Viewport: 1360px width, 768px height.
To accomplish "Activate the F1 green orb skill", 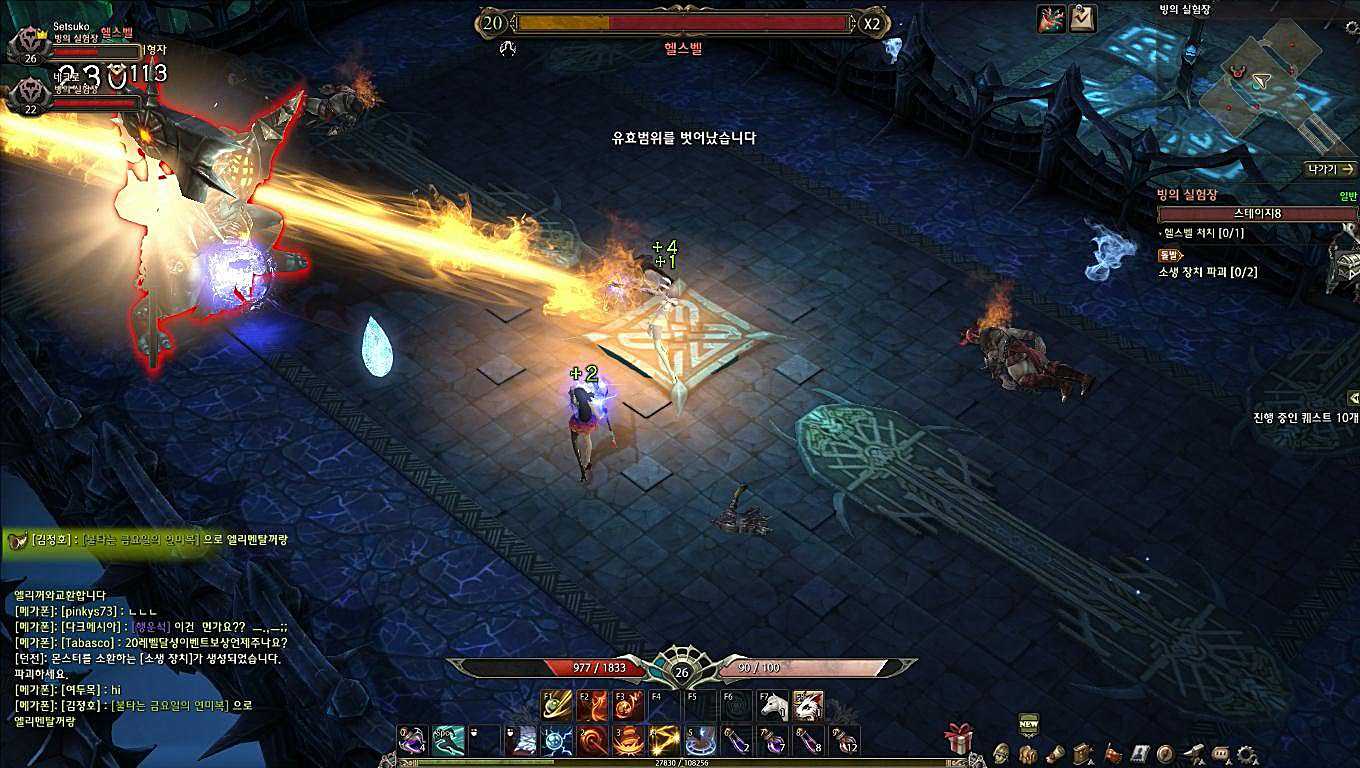I will click(x=557, y=705).
